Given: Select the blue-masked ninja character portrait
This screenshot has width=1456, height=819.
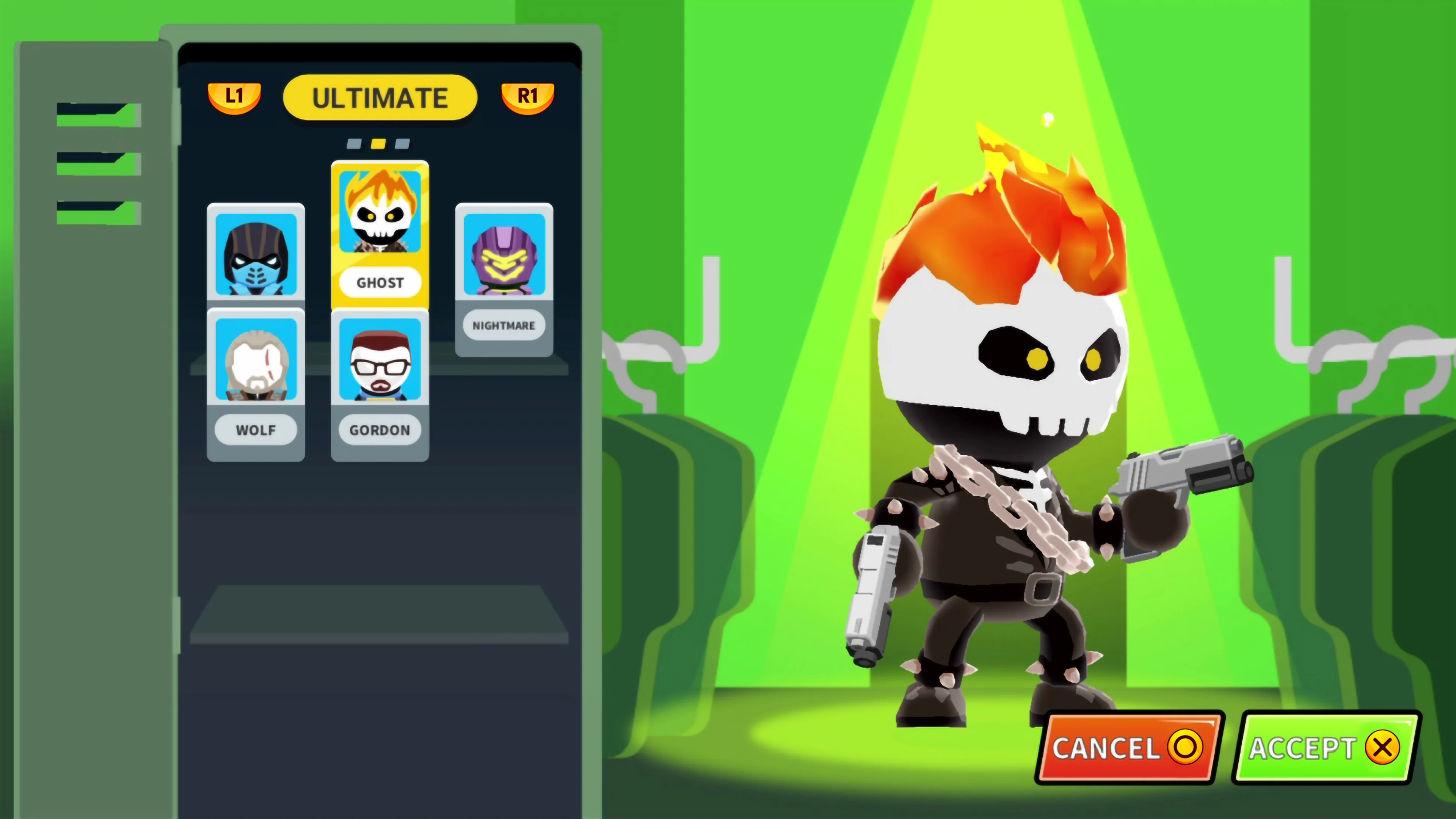Looking at the screenshot, I should point(256,256).
